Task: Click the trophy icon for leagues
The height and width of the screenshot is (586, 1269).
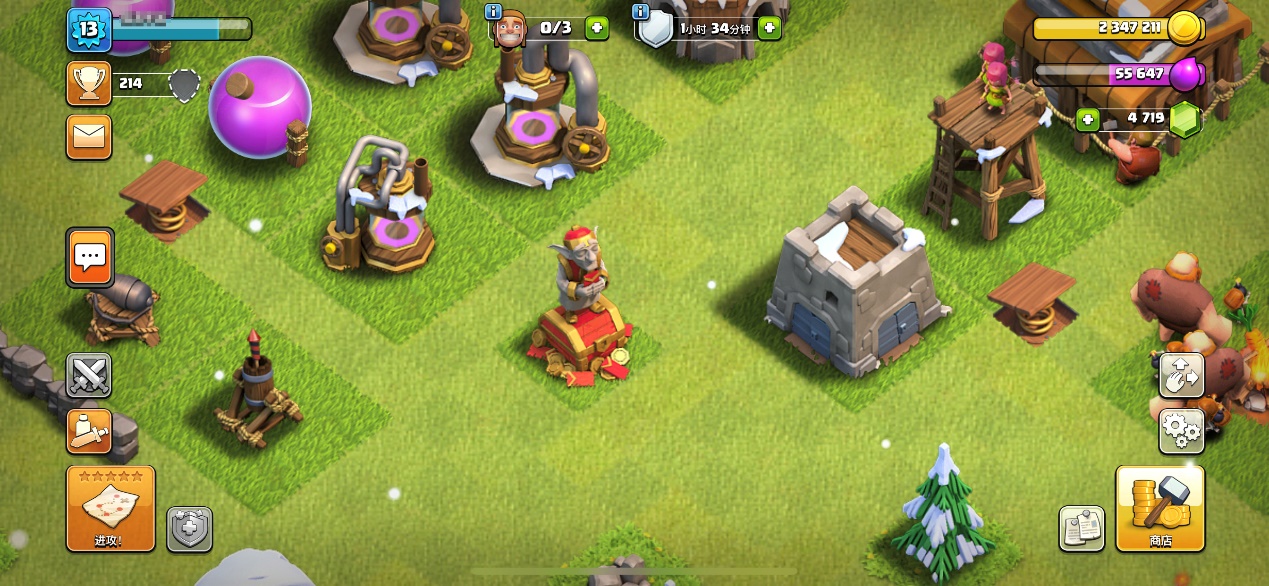Action: 89,83
